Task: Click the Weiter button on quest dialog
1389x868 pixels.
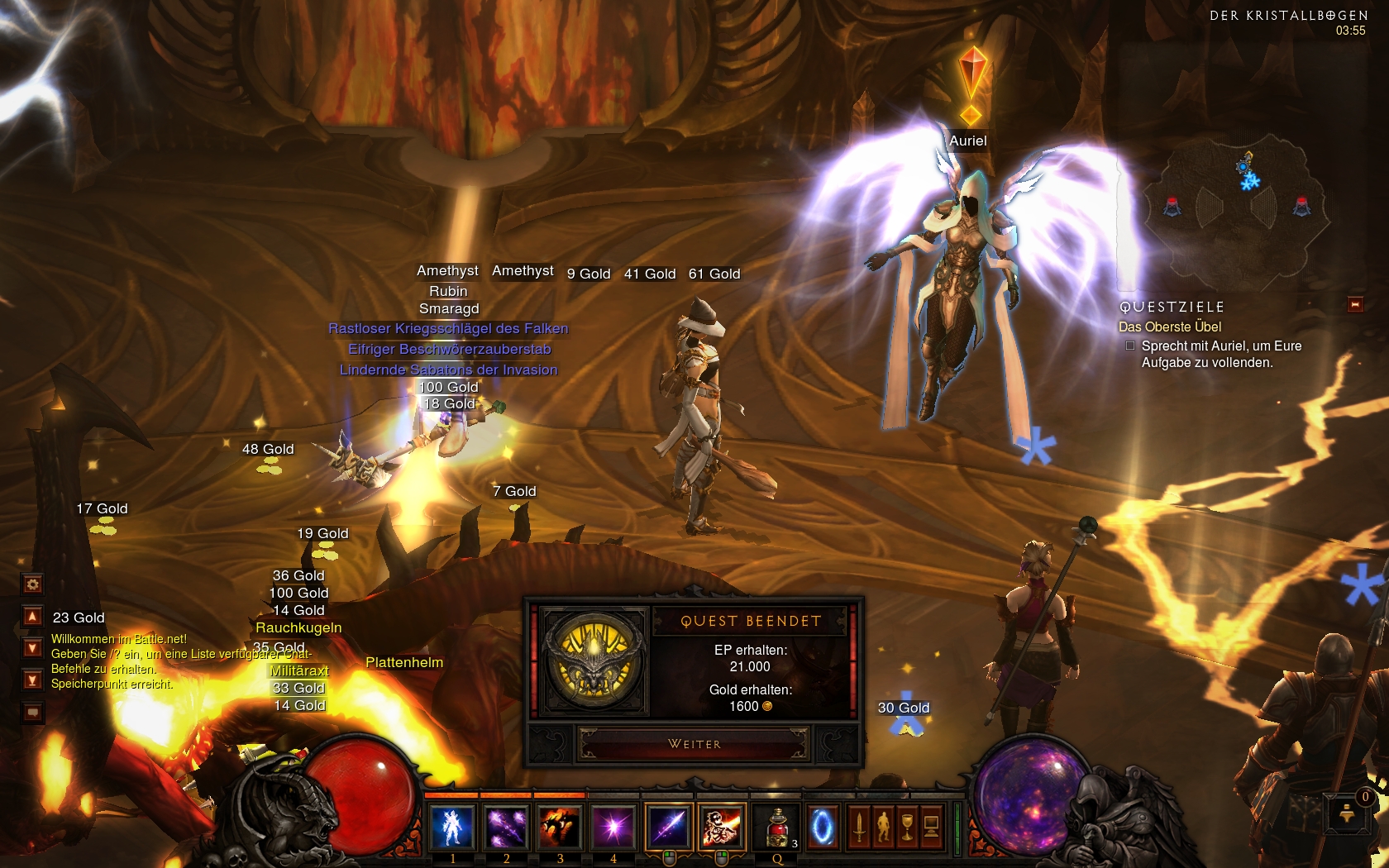Action: [x=694, y=744]
